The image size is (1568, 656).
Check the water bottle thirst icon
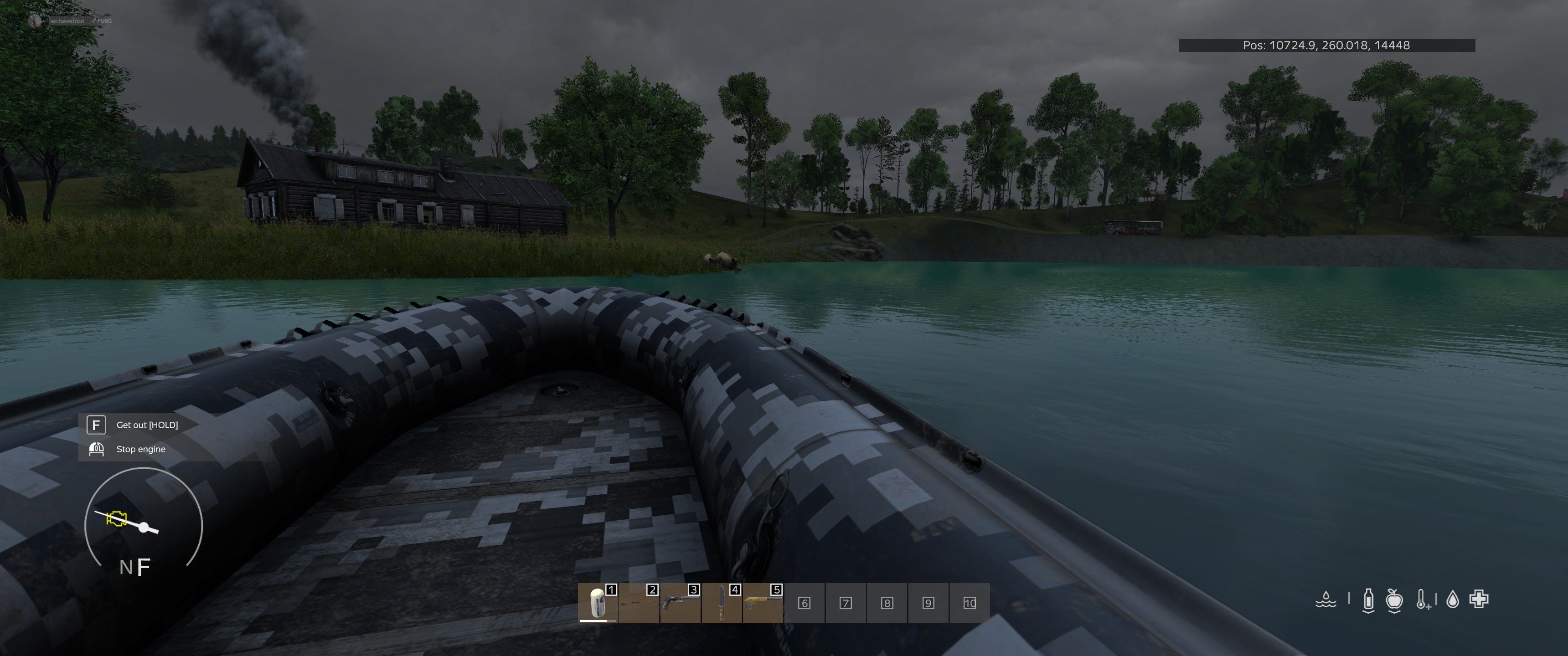click(1368, 600)
